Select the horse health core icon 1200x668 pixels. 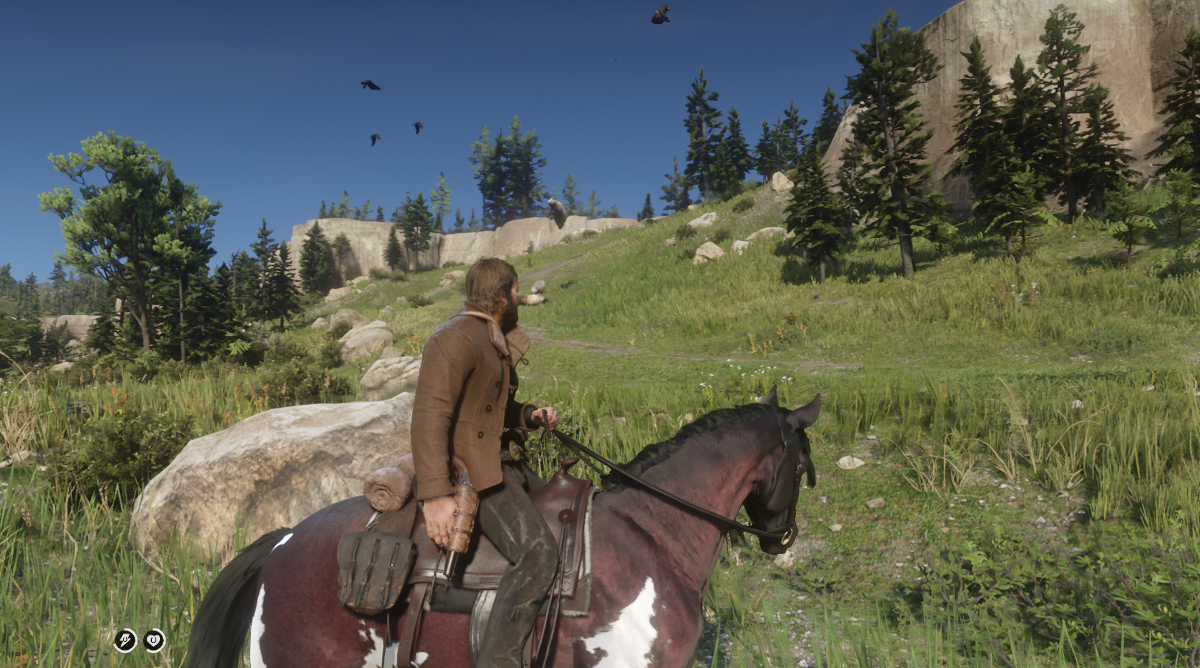point(154,640)
